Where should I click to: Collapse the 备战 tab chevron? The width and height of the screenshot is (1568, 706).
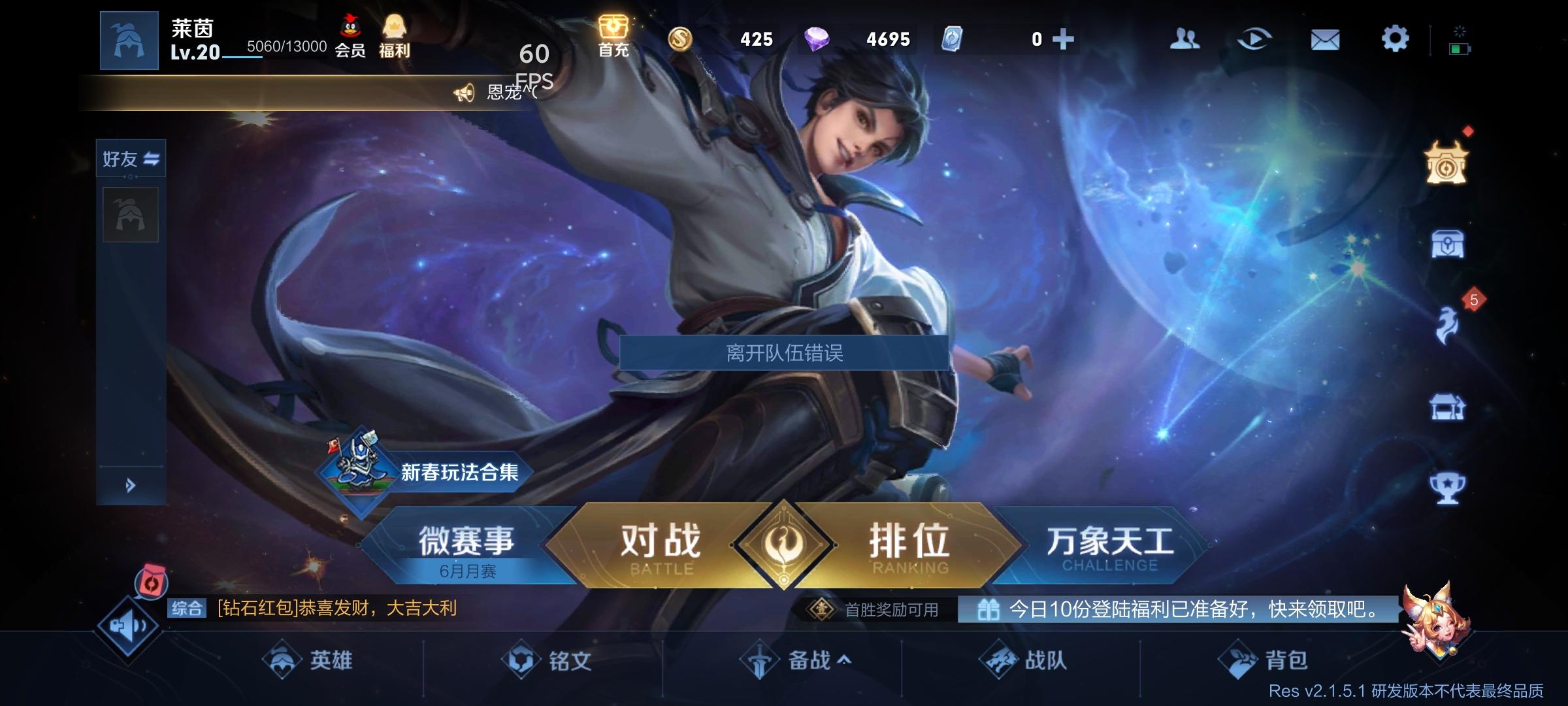843,662
